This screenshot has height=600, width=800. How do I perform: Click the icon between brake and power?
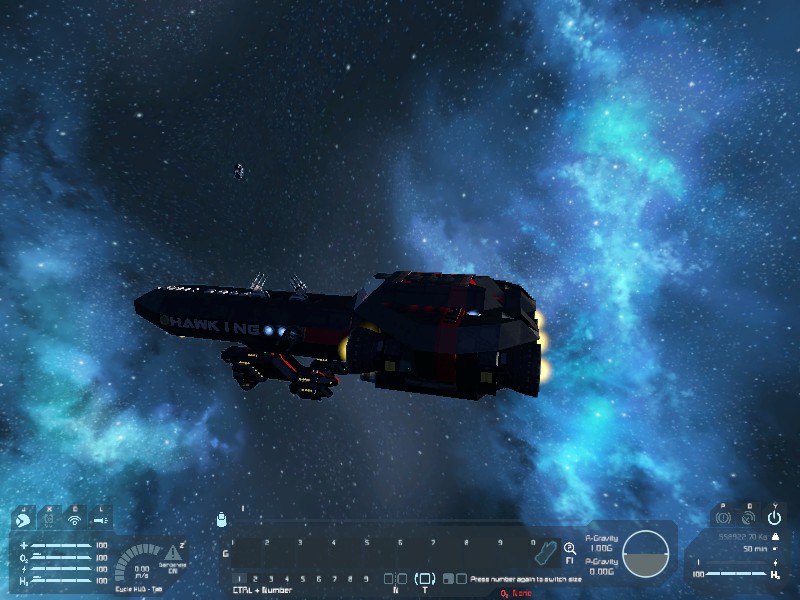(748, 518)
